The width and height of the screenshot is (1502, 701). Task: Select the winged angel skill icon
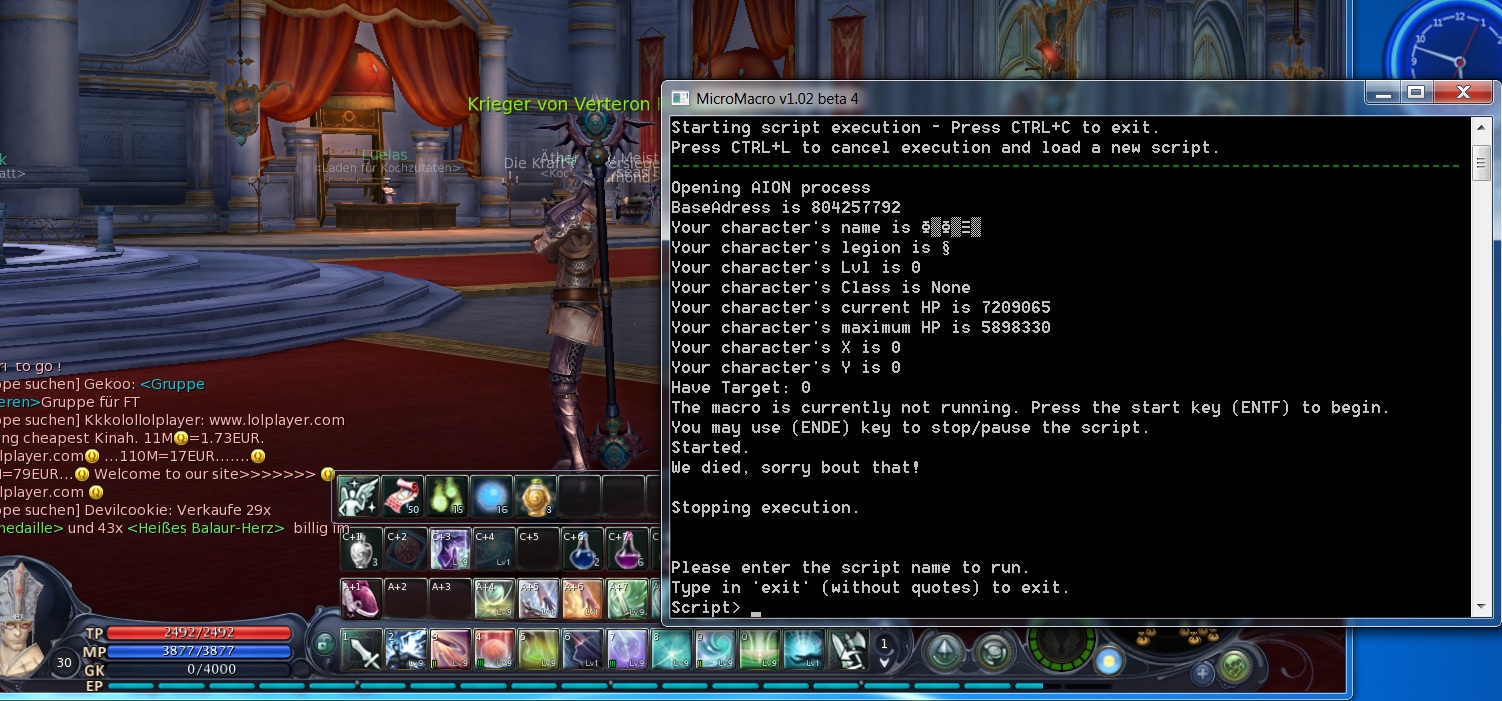(357, 495)
